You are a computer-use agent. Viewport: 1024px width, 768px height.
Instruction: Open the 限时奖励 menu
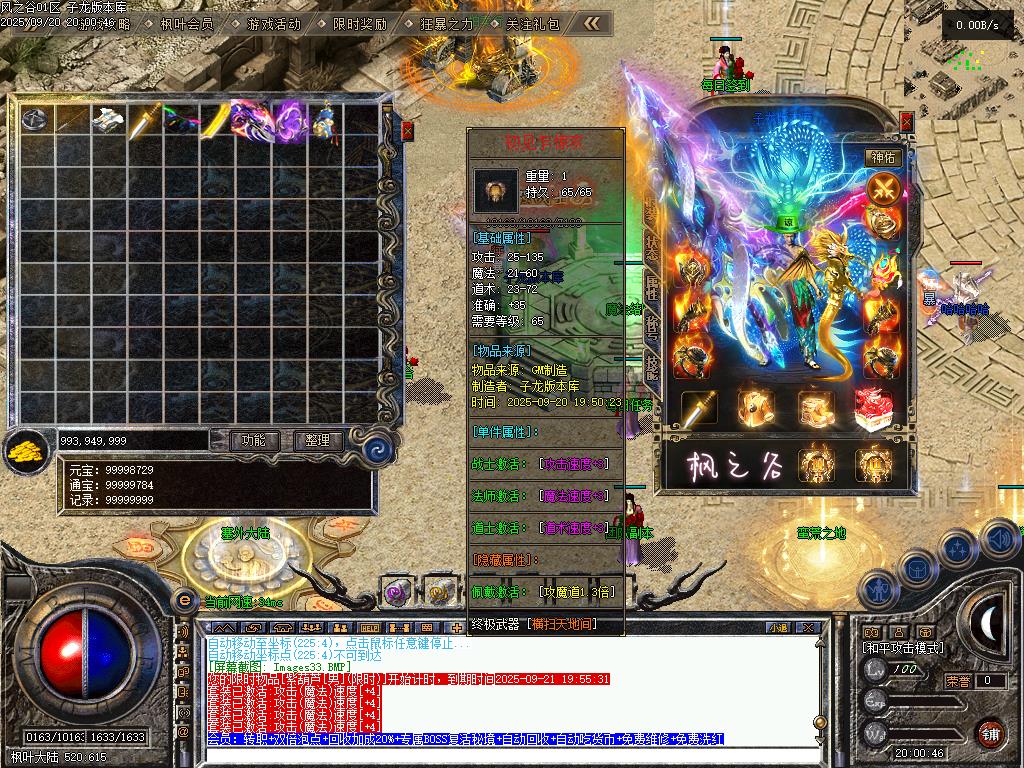pyautogui.click(x=359, y=23)
